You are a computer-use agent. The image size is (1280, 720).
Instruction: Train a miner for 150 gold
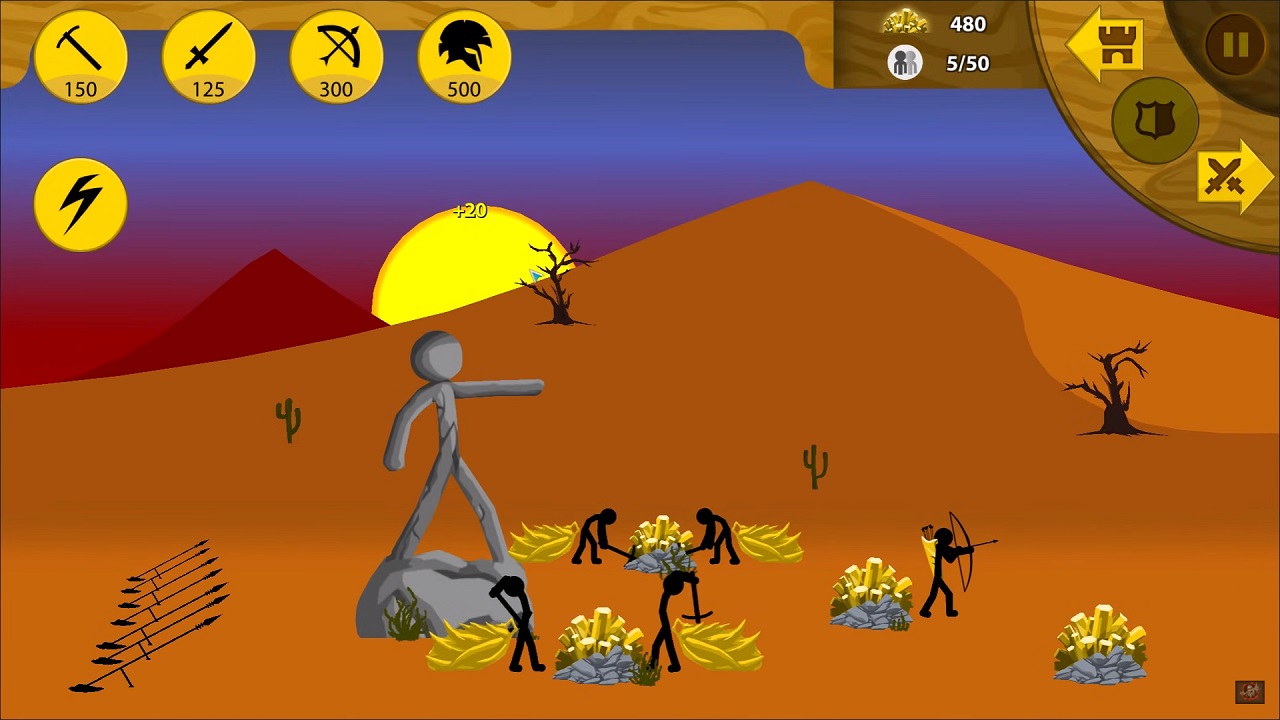pos(80,57)
